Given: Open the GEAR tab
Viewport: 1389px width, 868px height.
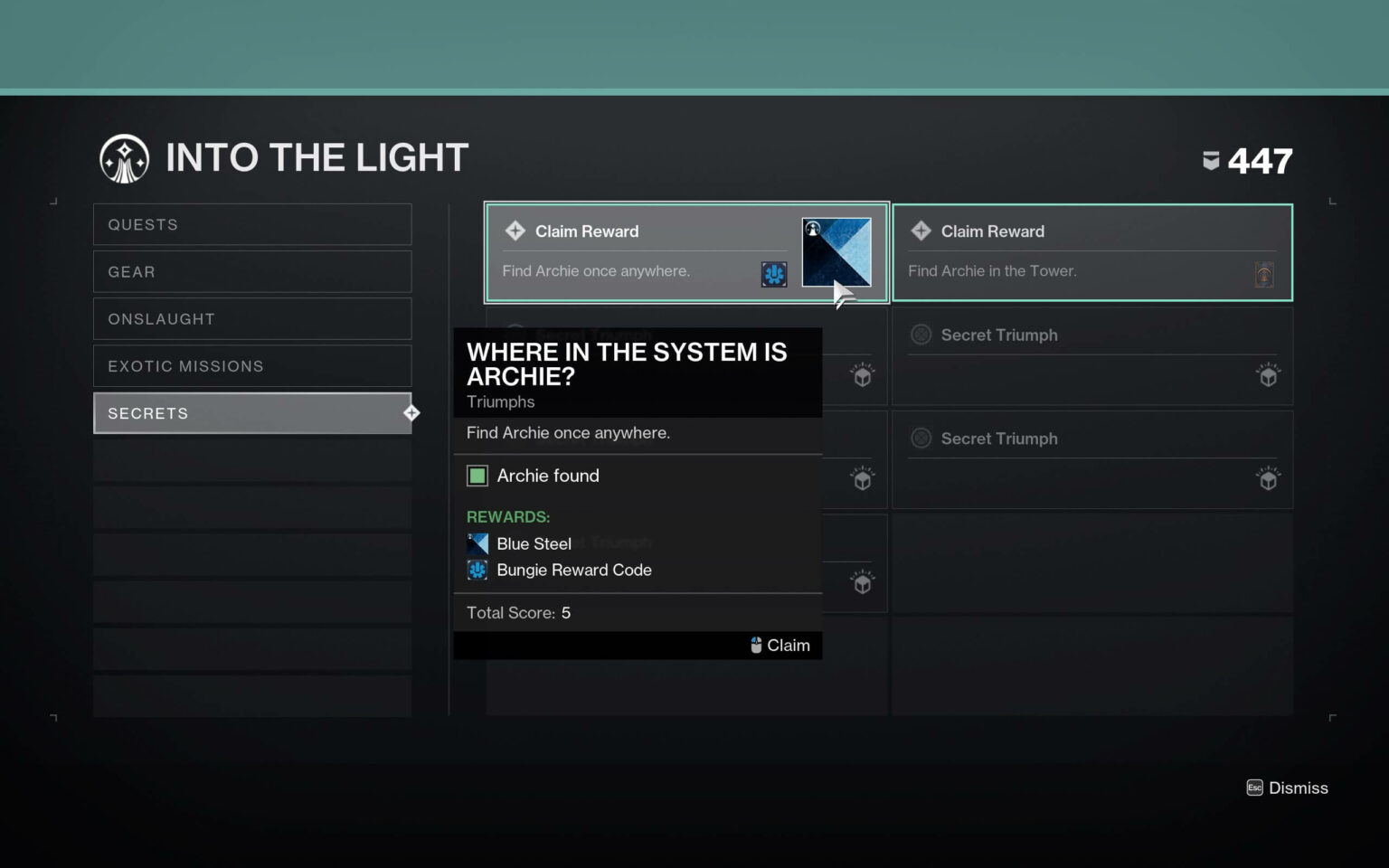Looking at the screenshot, I should tap(252, 271).
